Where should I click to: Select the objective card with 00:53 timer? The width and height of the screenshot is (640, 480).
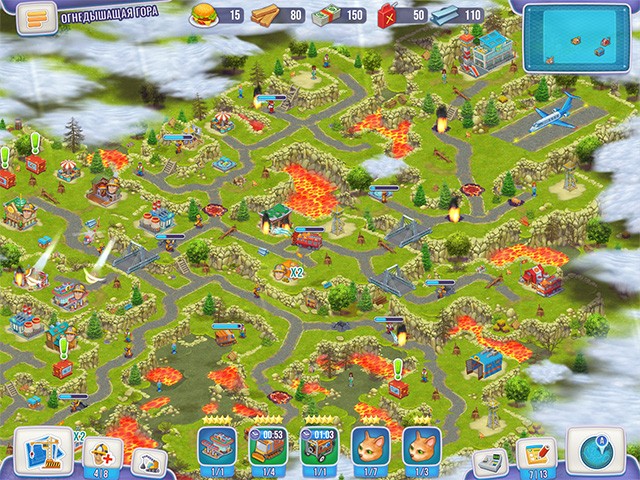pos(267,444)
